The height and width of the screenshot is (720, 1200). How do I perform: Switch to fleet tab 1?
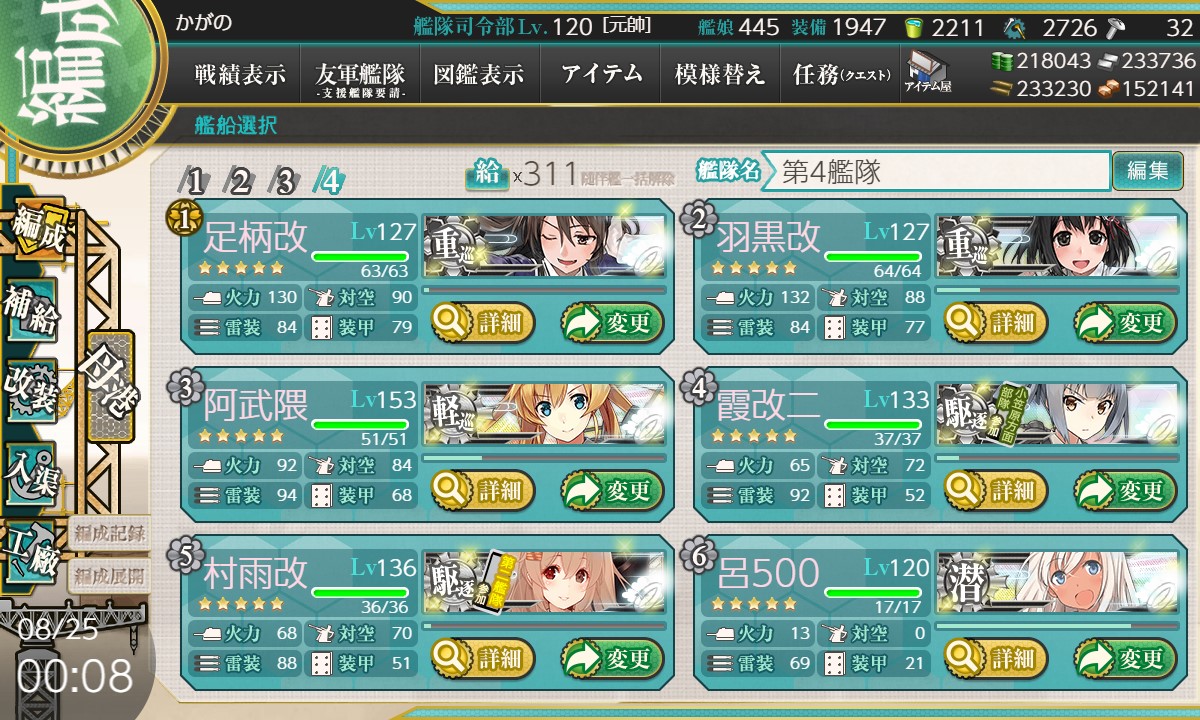coord(196,181)
